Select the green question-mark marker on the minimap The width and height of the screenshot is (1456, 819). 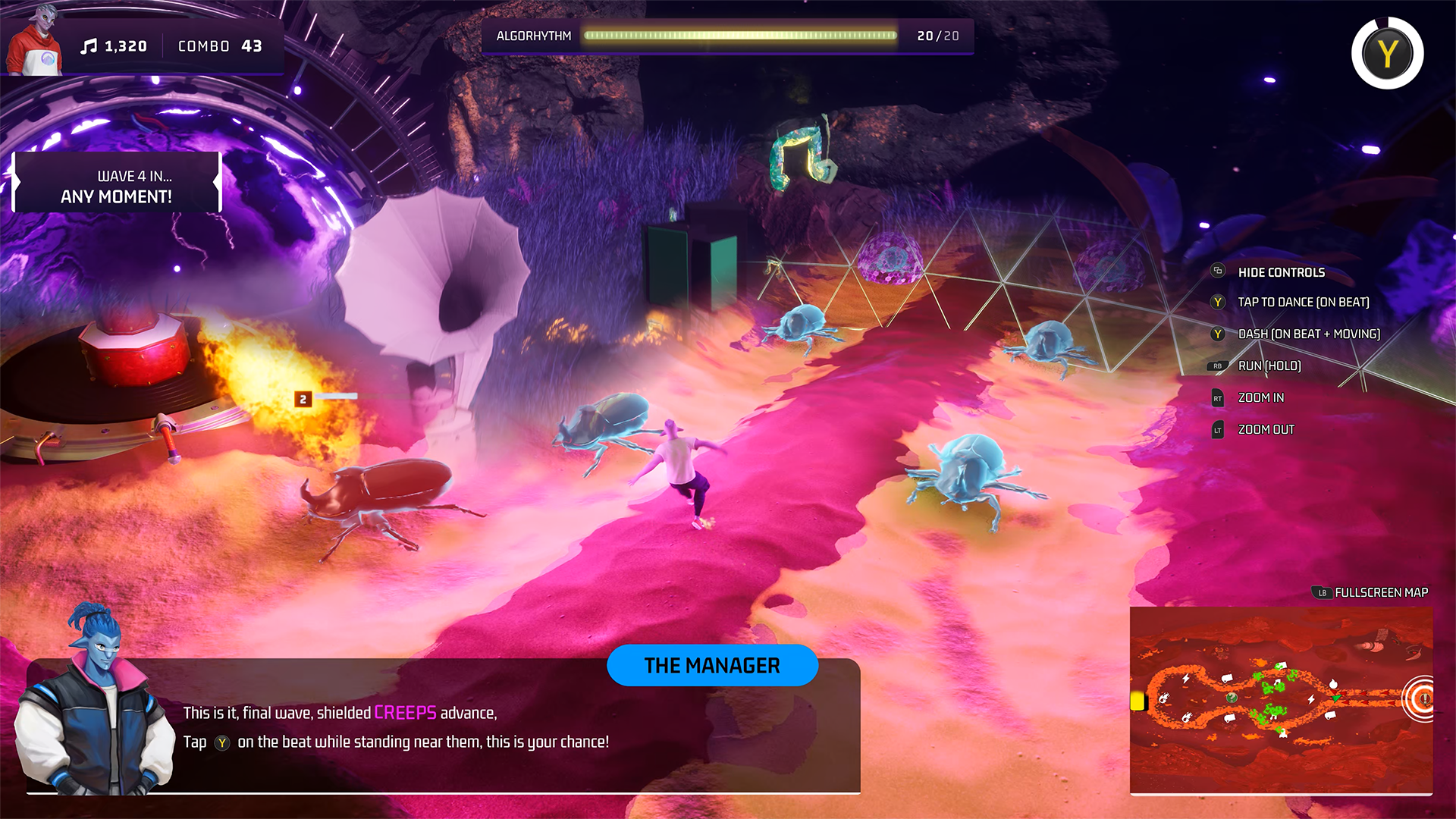click(x=1232, y=698)
